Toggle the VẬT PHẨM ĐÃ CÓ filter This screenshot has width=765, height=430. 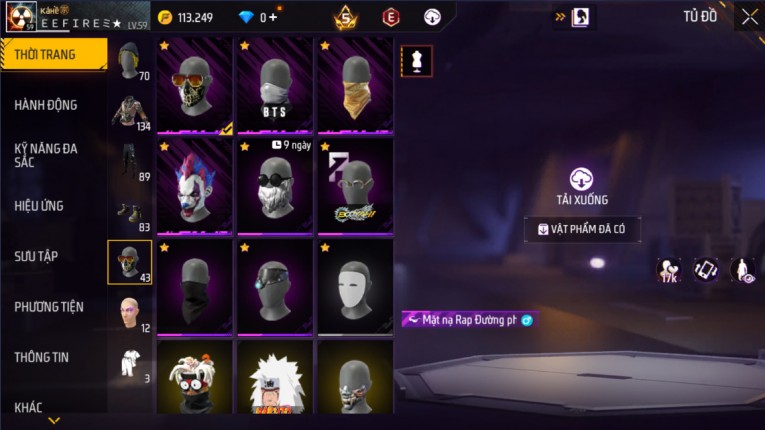coord(582,230)
